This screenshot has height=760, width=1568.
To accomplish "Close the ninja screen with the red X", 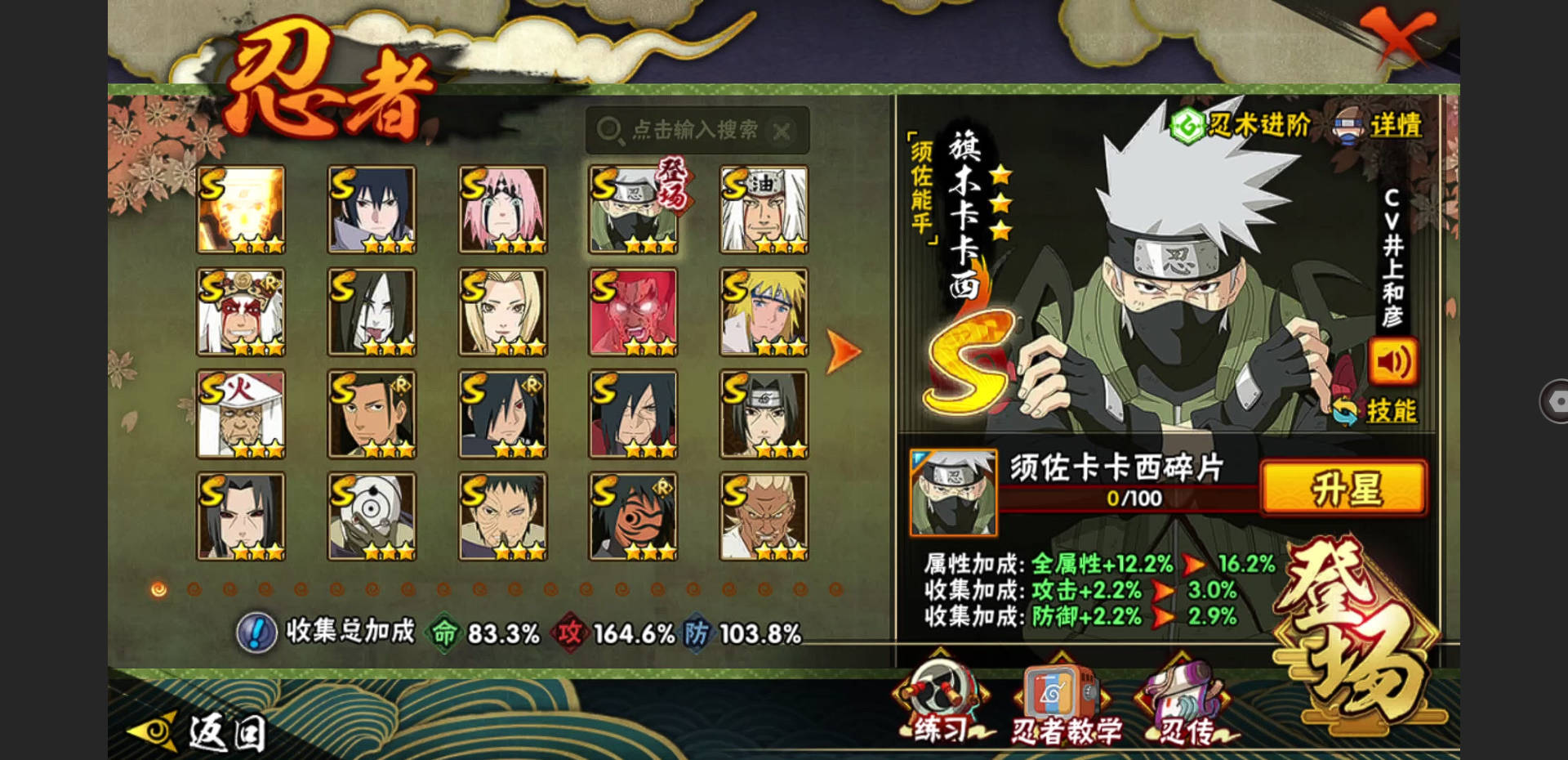I will tap(1398, 35).
